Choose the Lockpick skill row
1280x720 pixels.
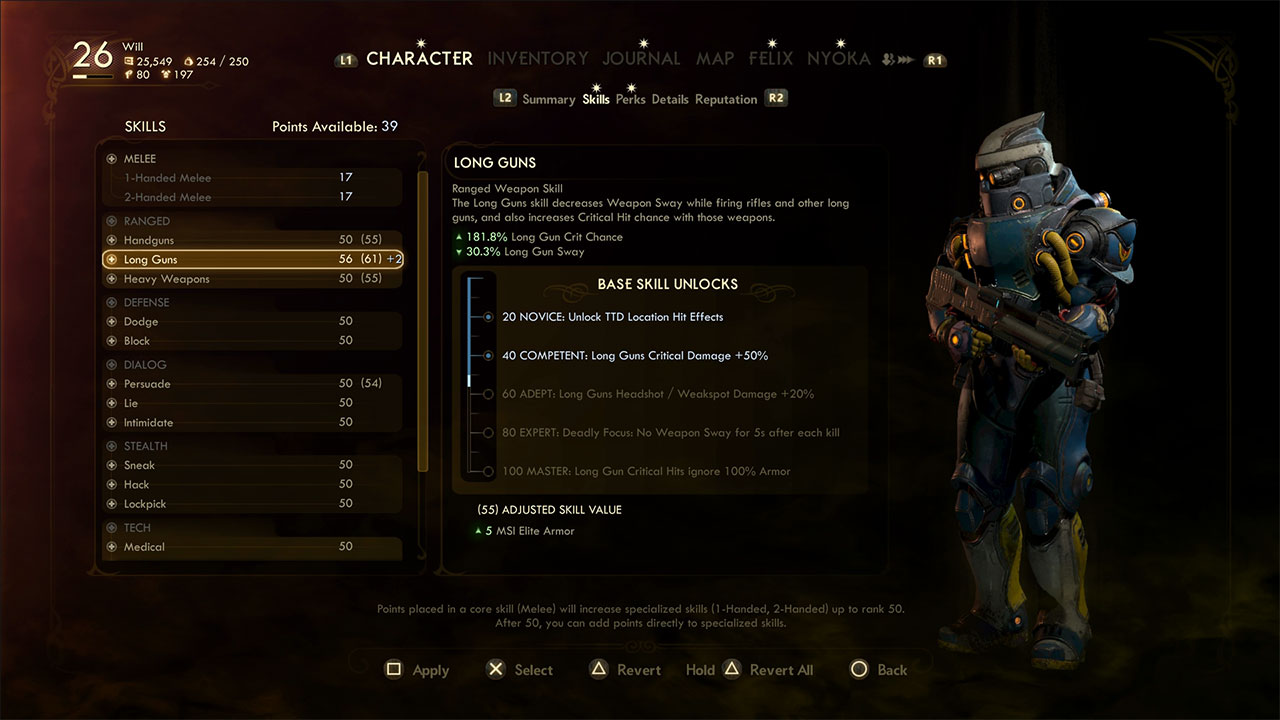pos(252,504)
